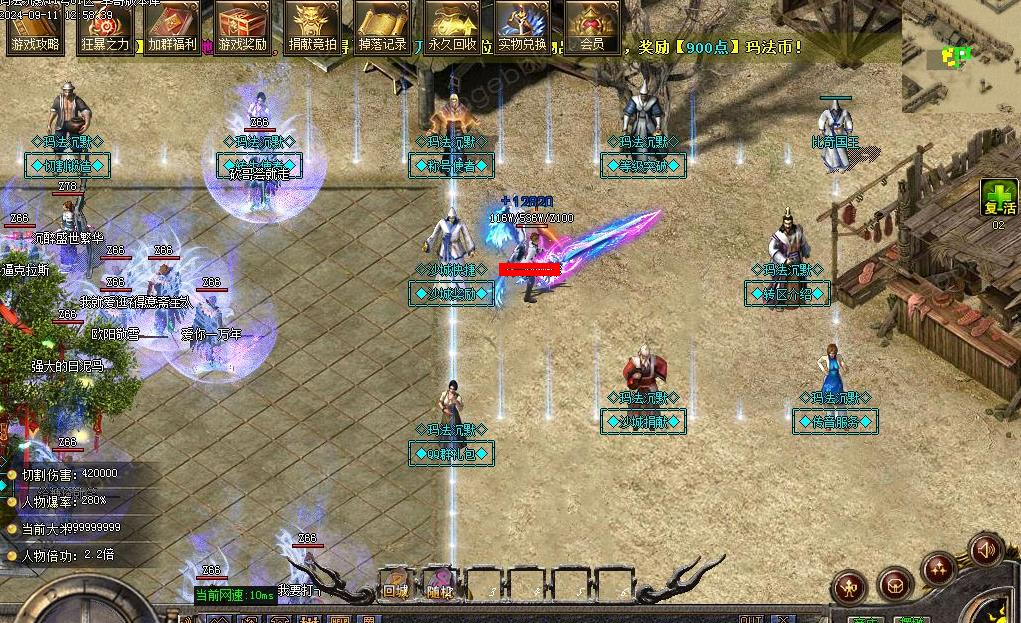Toggle the sound speaker button

[985, 550]
